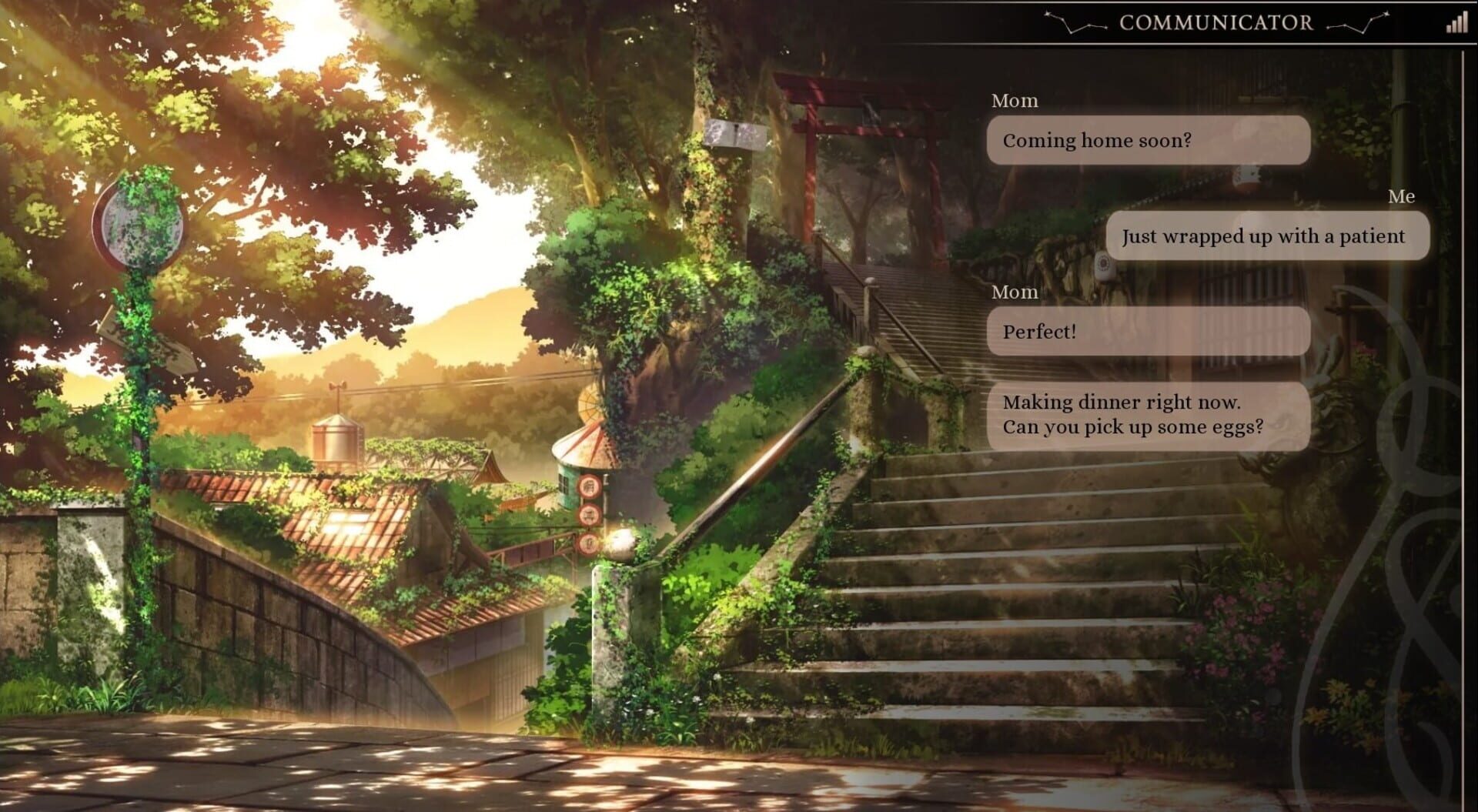Tap the Mom label above the first message
The height and width of the screenshot is (812, 1478).
(x=1016, y=99)
